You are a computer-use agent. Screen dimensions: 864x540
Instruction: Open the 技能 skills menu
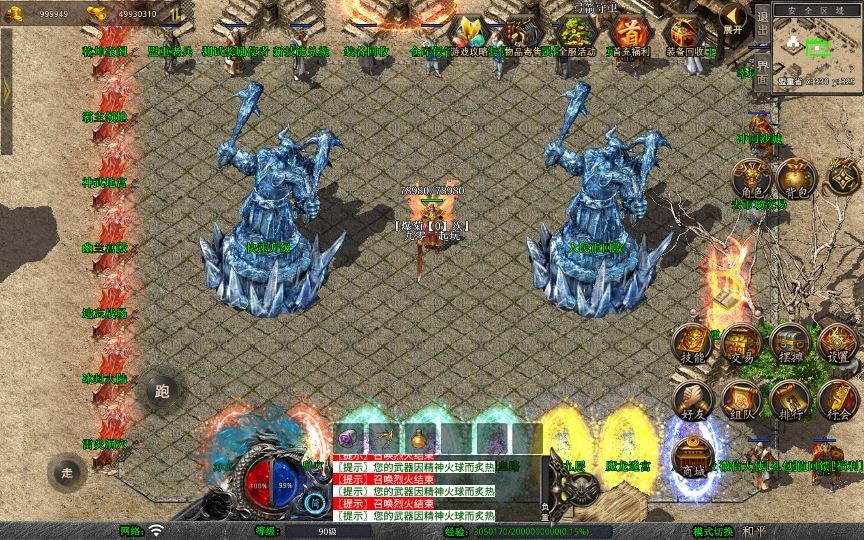[x=692, y=344]
